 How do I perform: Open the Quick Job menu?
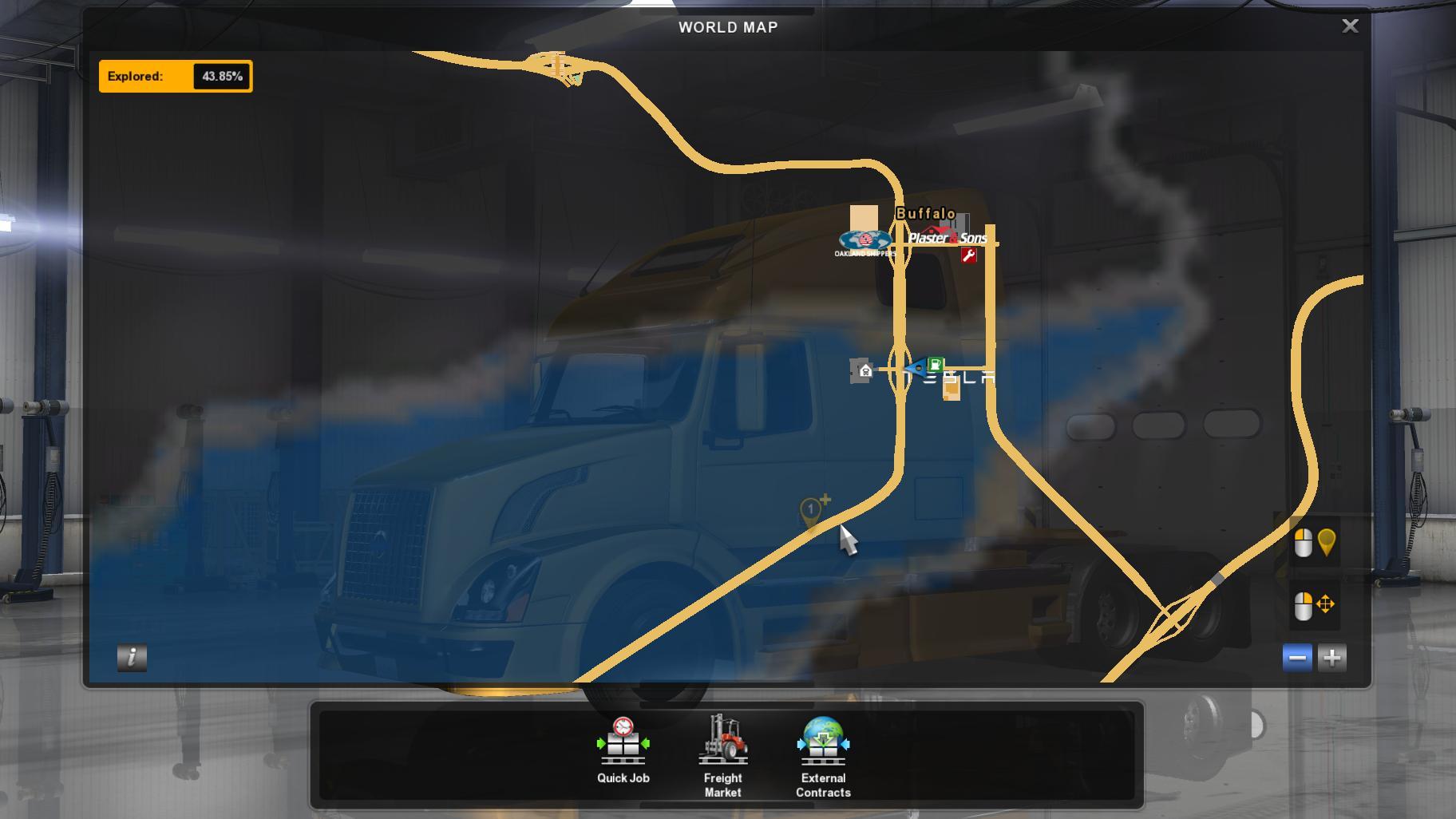pyautogui.click(x=623, y=750)
